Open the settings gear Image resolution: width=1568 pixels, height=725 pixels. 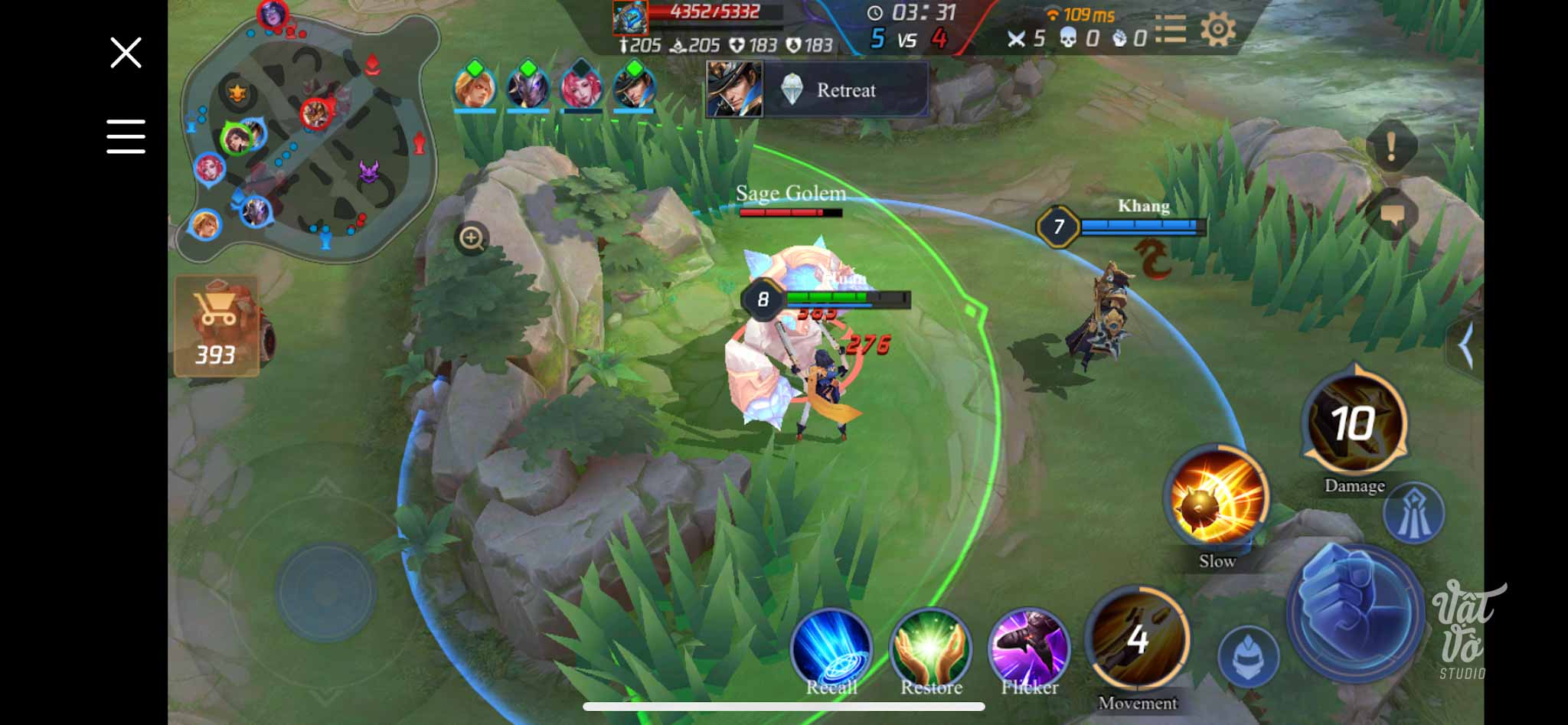point(1217,31)
